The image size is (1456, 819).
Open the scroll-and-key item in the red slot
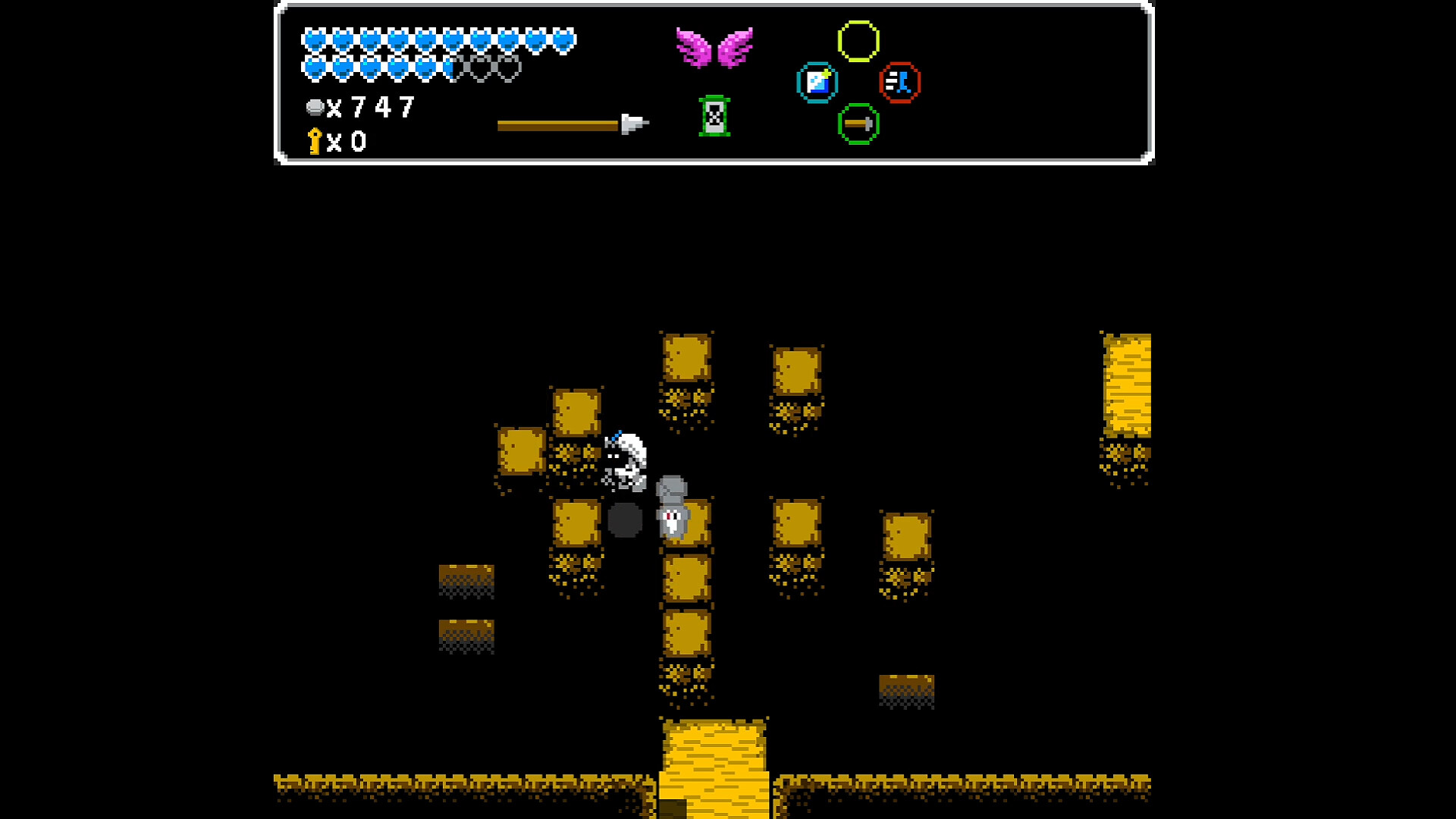[x=900, y=82]
